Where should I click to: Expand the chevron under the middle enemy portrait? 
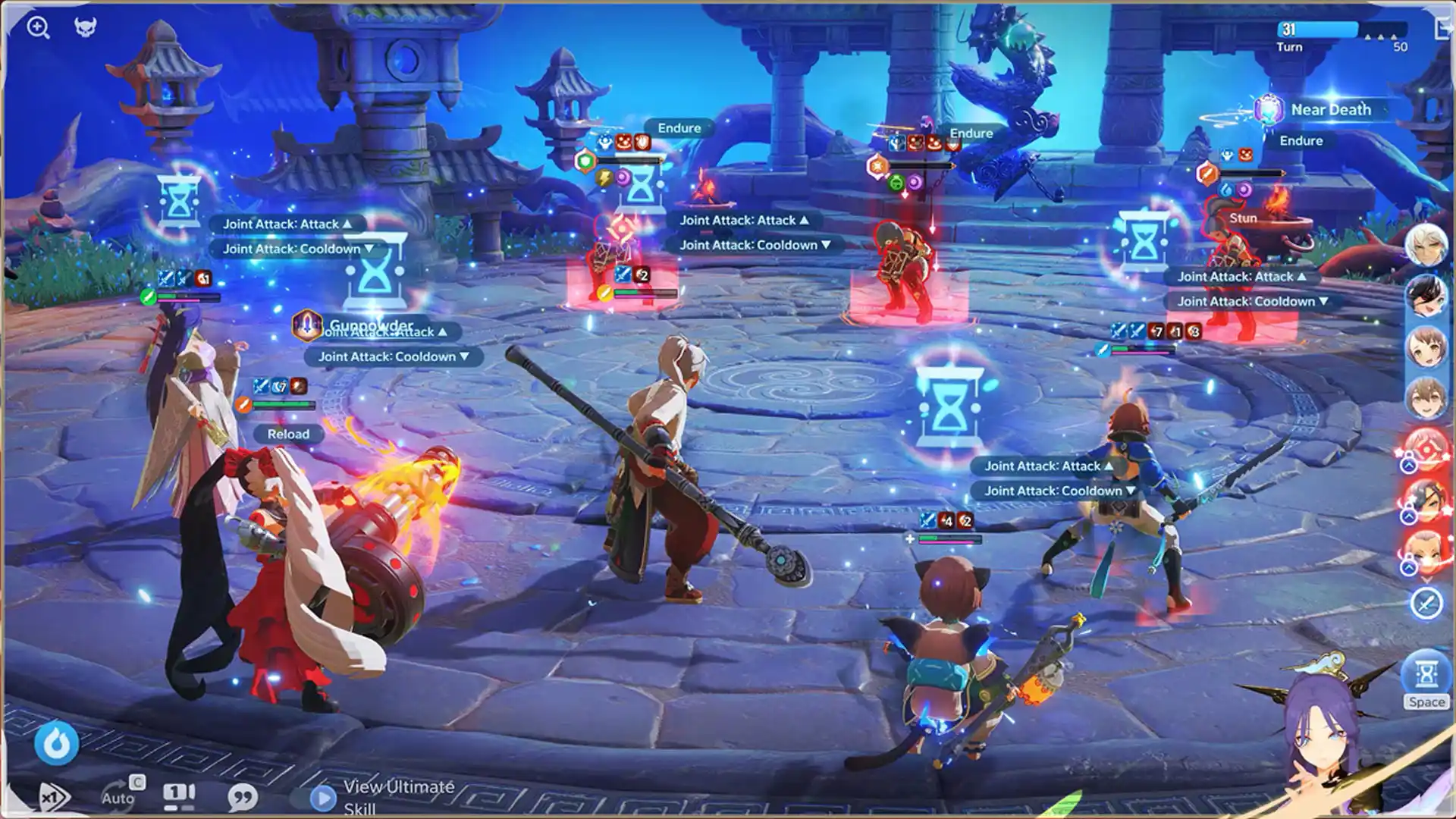1410,516
